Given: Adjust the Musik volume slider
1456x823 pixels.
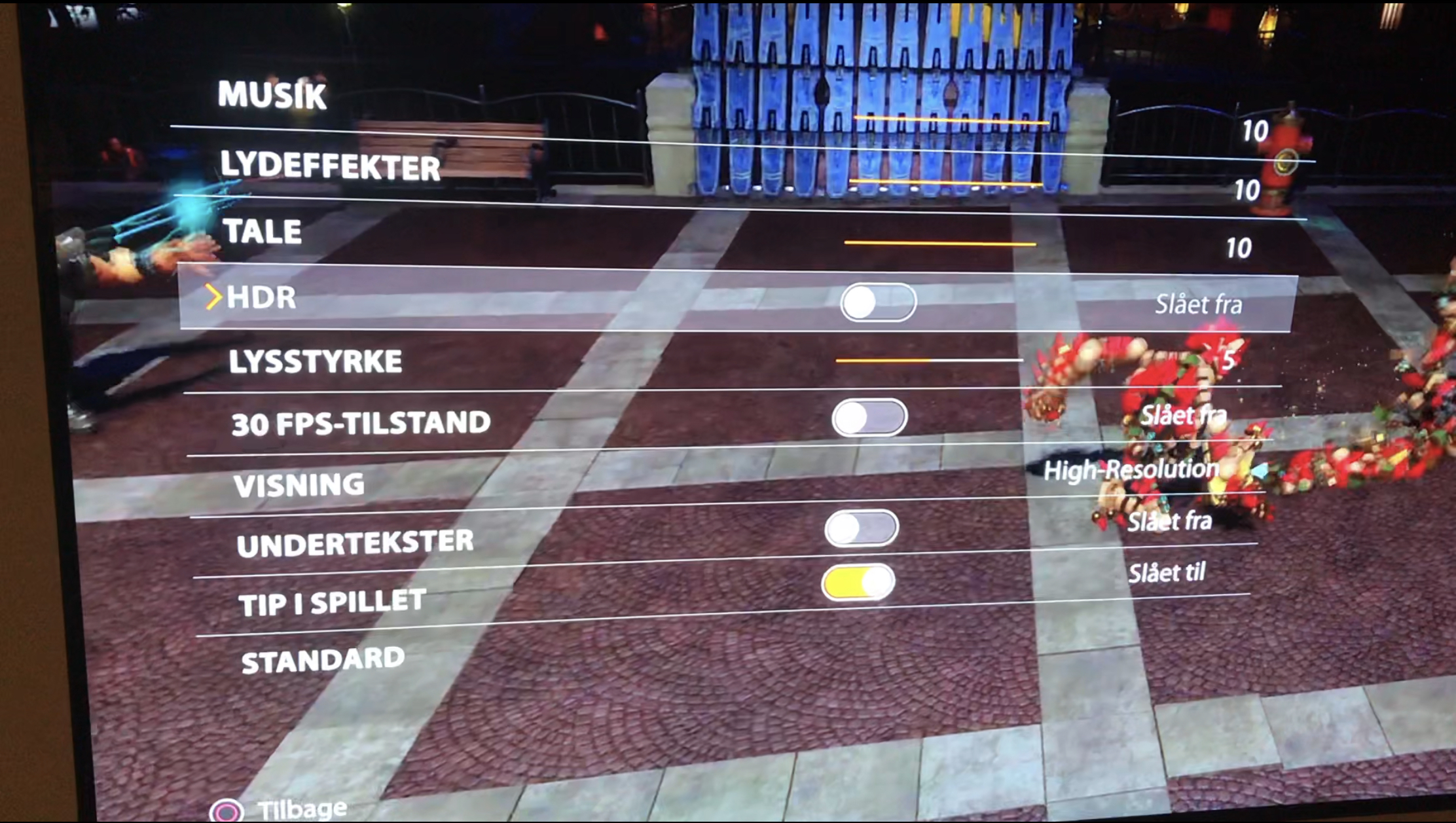Looking at the screenshot, I should tap(951, 120).
